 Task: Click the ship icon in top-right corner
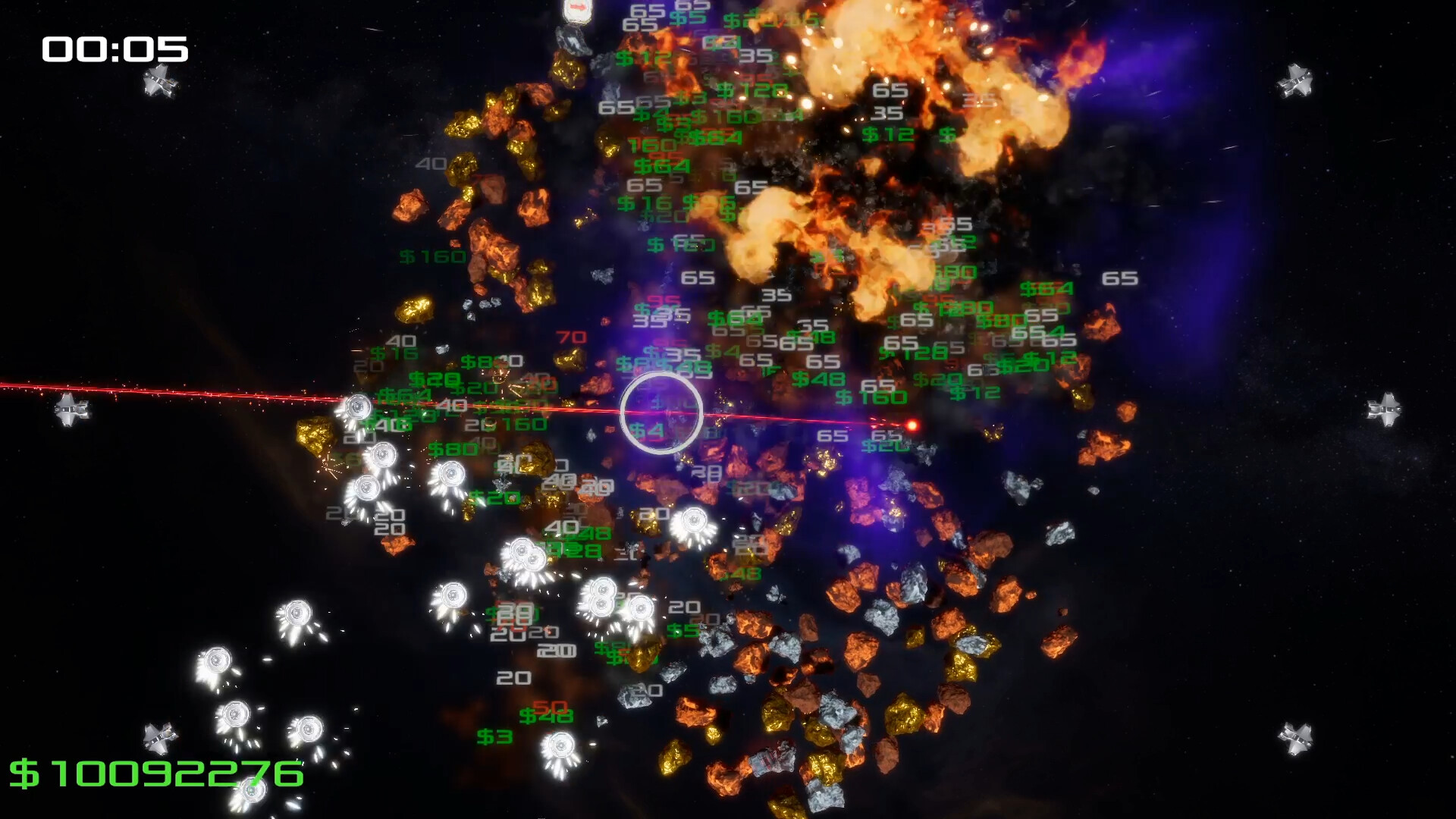point(1296,81)
